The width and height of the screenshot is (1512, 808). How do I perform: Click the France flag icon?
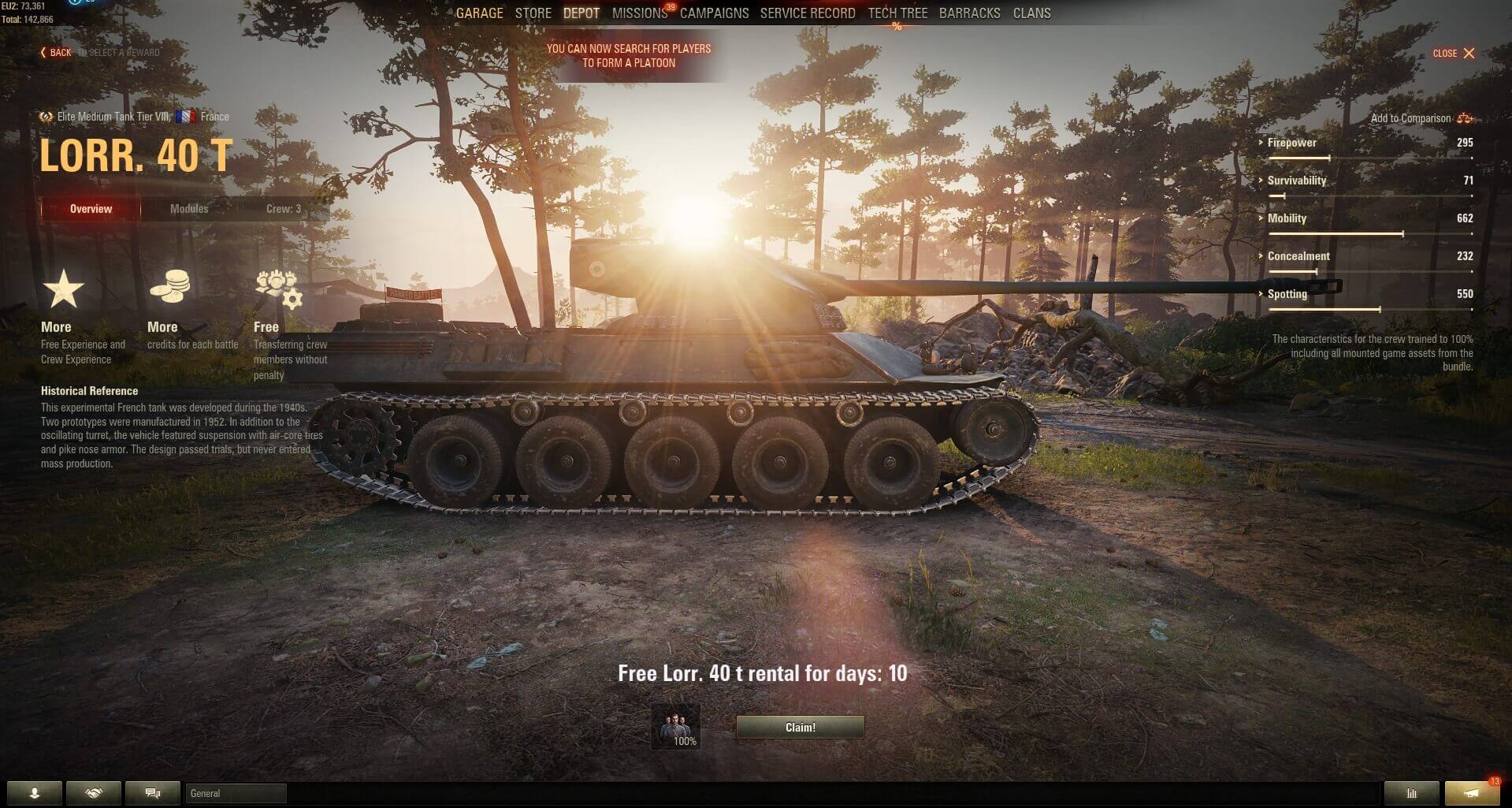point(187,116)
